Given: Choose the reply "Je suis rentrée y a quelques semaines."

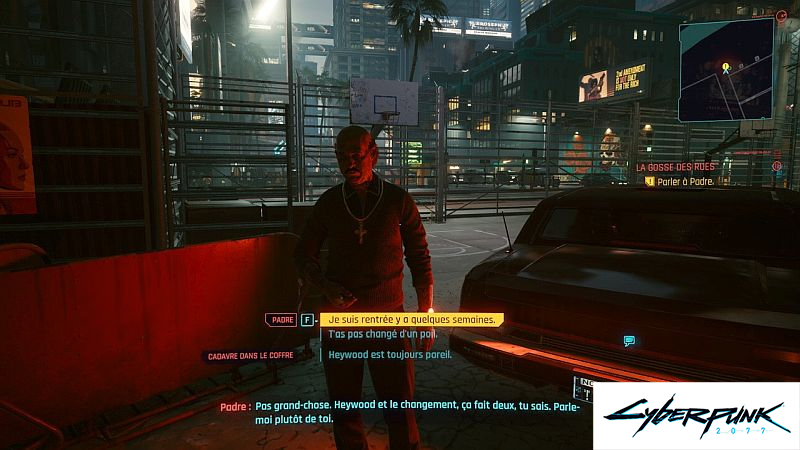Looking at the screenshot, I should tap(411, 320).
